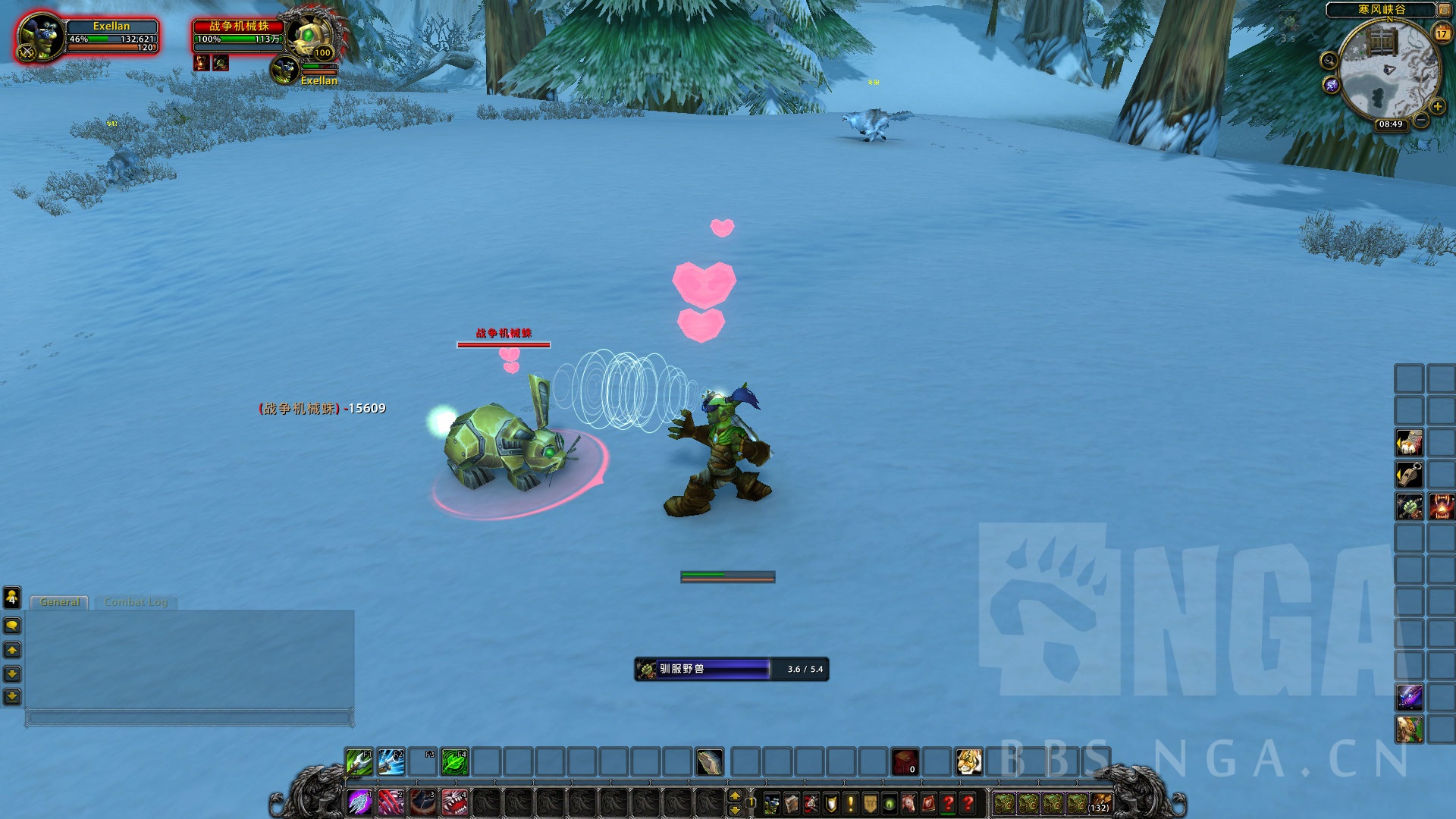Select the General chat tab
This screenshot has width=1456, height=819.
coord(60,602)
